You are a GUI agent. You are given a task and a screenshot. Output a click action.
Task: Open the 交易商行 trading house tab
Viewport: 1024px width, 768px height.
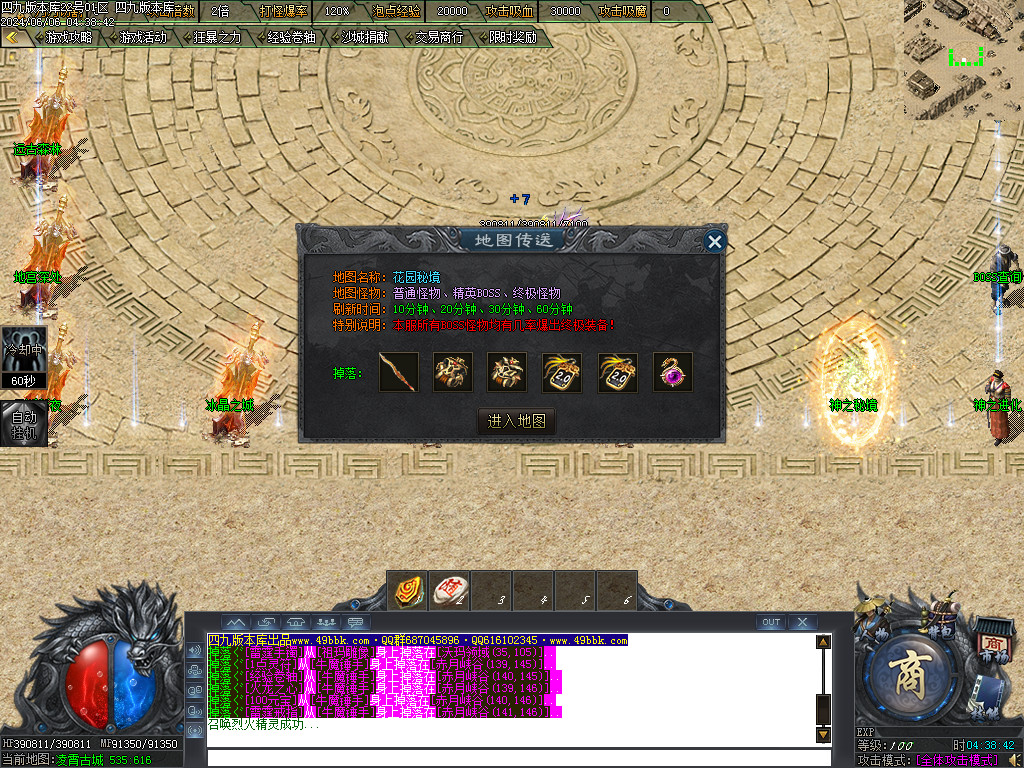(x=439, y=38)
